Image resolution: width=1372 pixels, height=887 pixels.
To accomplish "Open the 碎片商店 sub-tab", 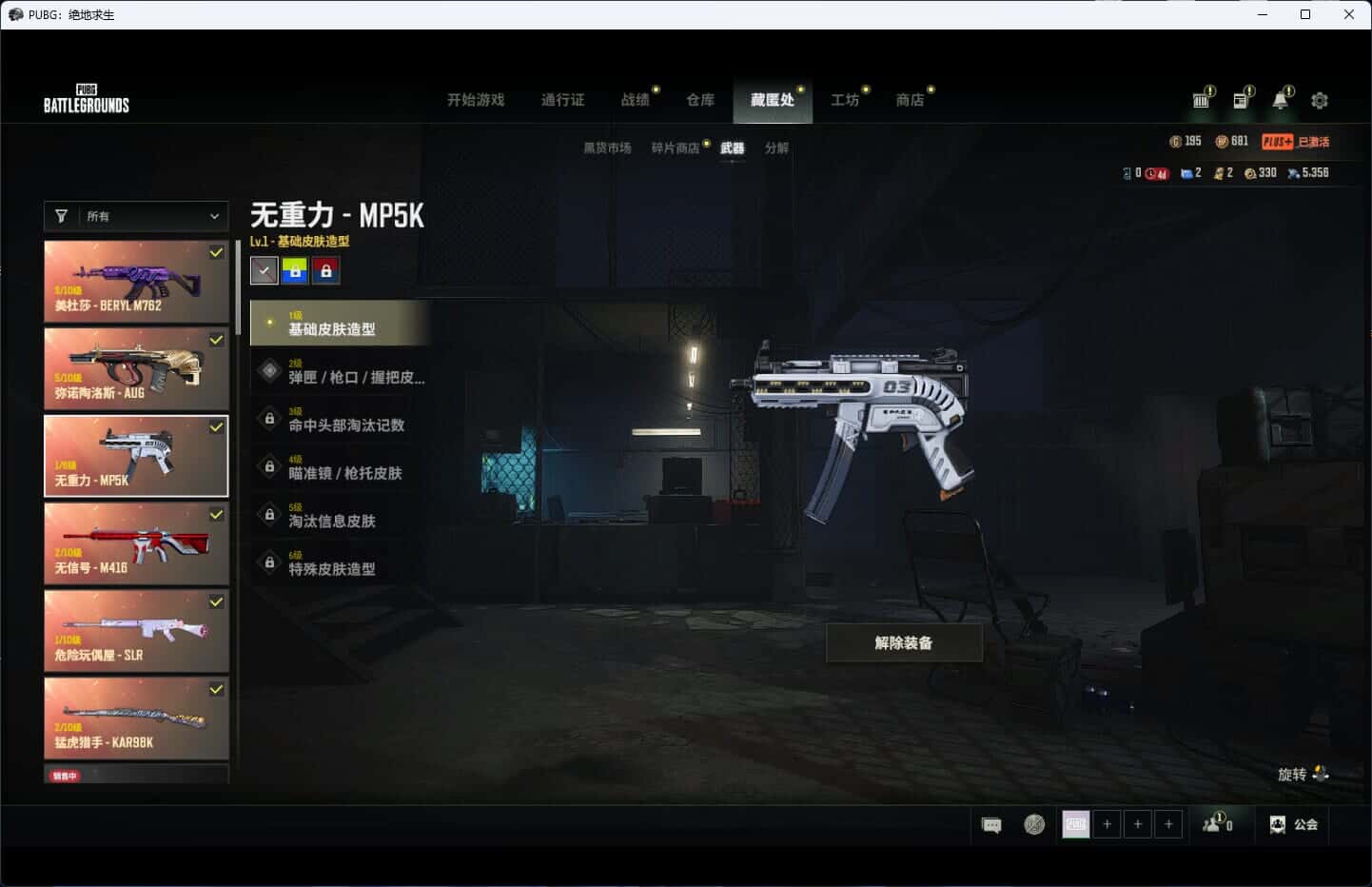I will coord(676,148).
